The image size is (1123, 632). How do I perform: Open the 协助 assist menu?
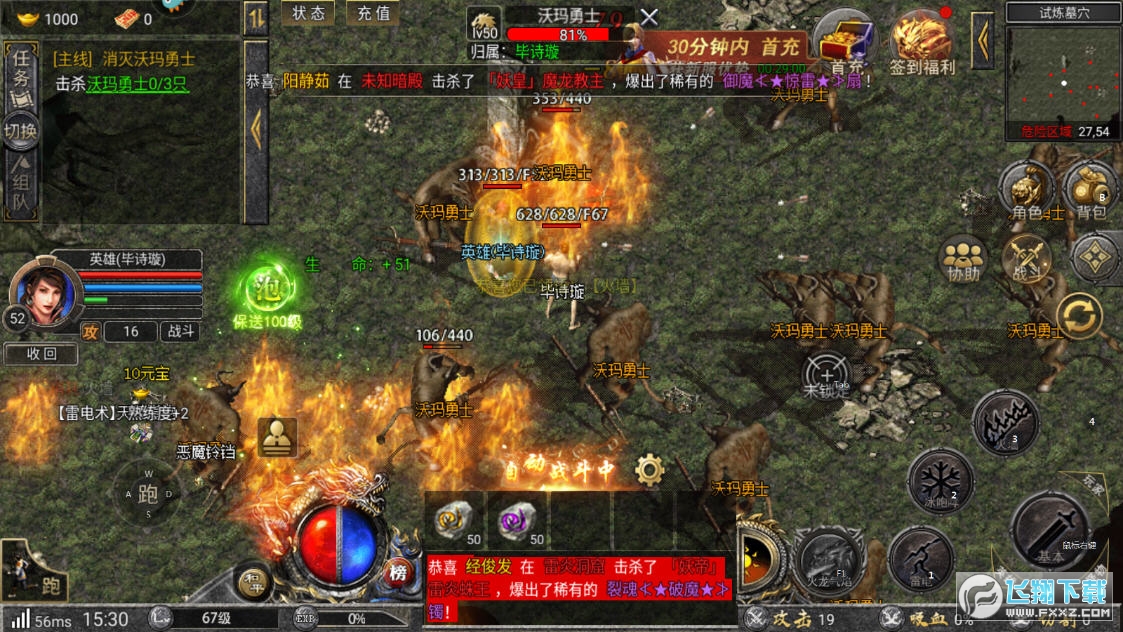pos(963,258)
